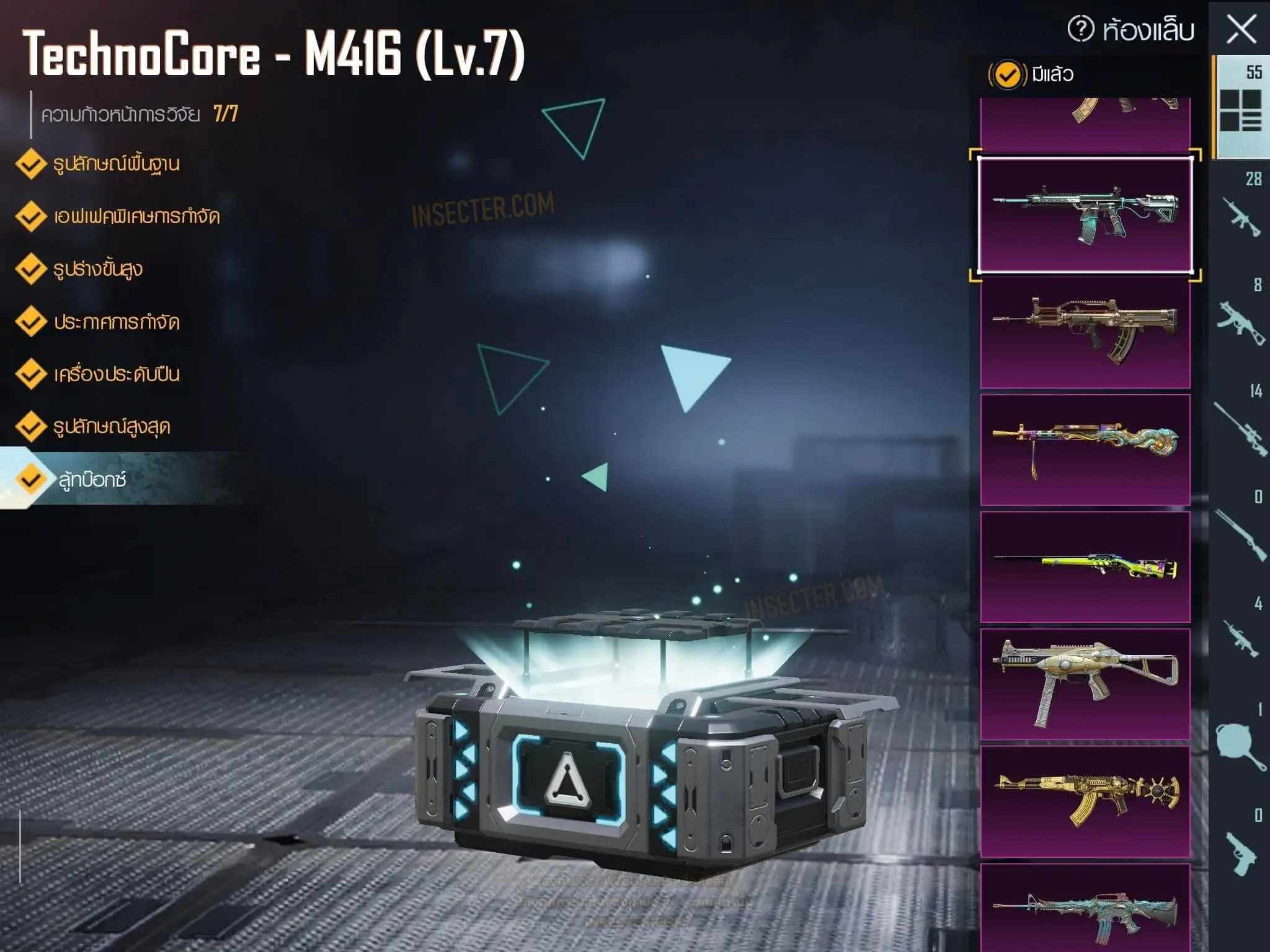Viewport: 1270px width, 952px height.
Task: Select the gold UMP skin thumbnail
Action: [x=1085, y=684]
